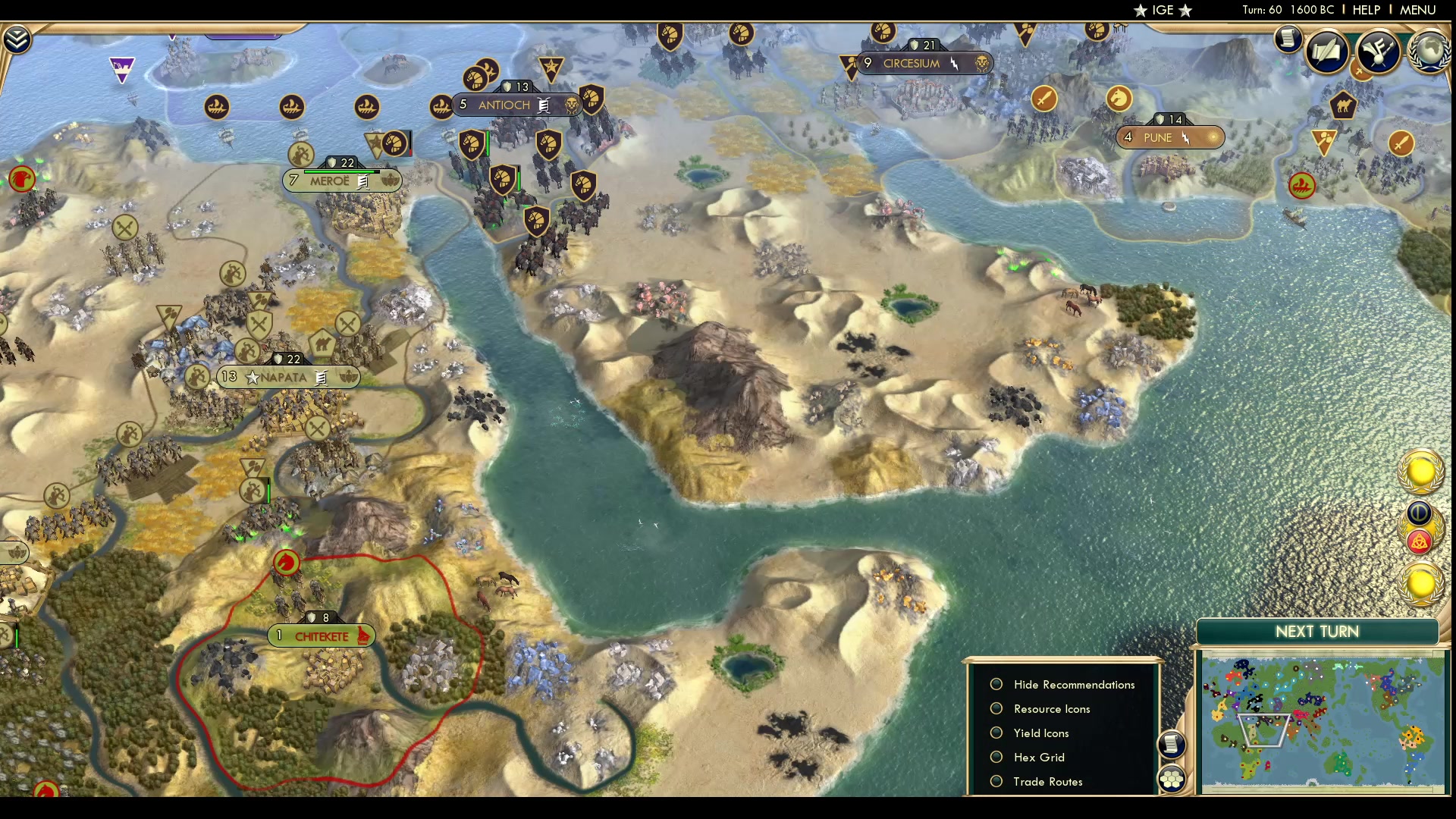Click the scroll icon left of the minimap
This screenshot has height=819, width=1456.
pyautogui.click(x=1173, y=745)
